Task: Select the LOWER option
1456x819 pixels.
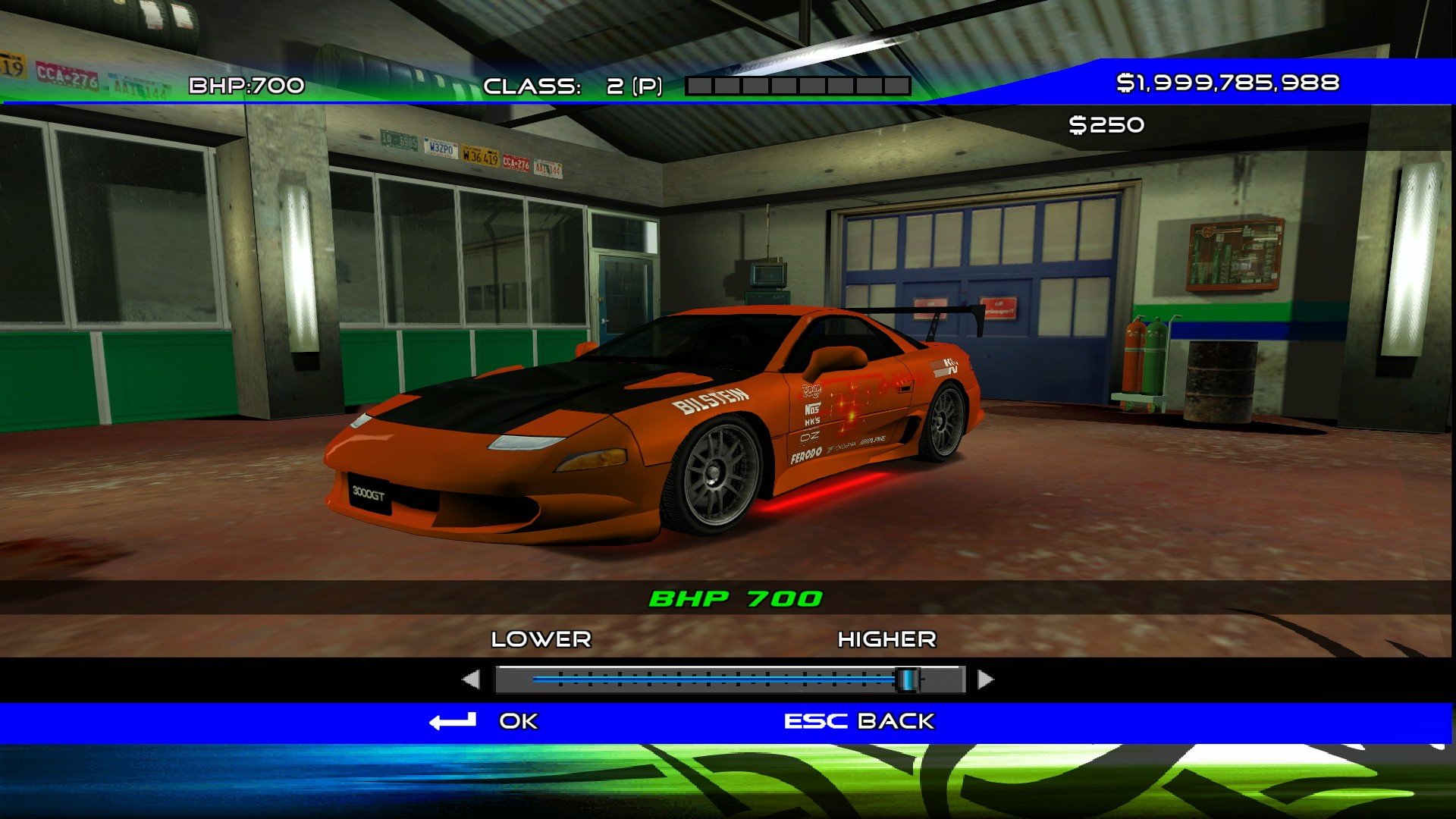Action: click(540, 639)
